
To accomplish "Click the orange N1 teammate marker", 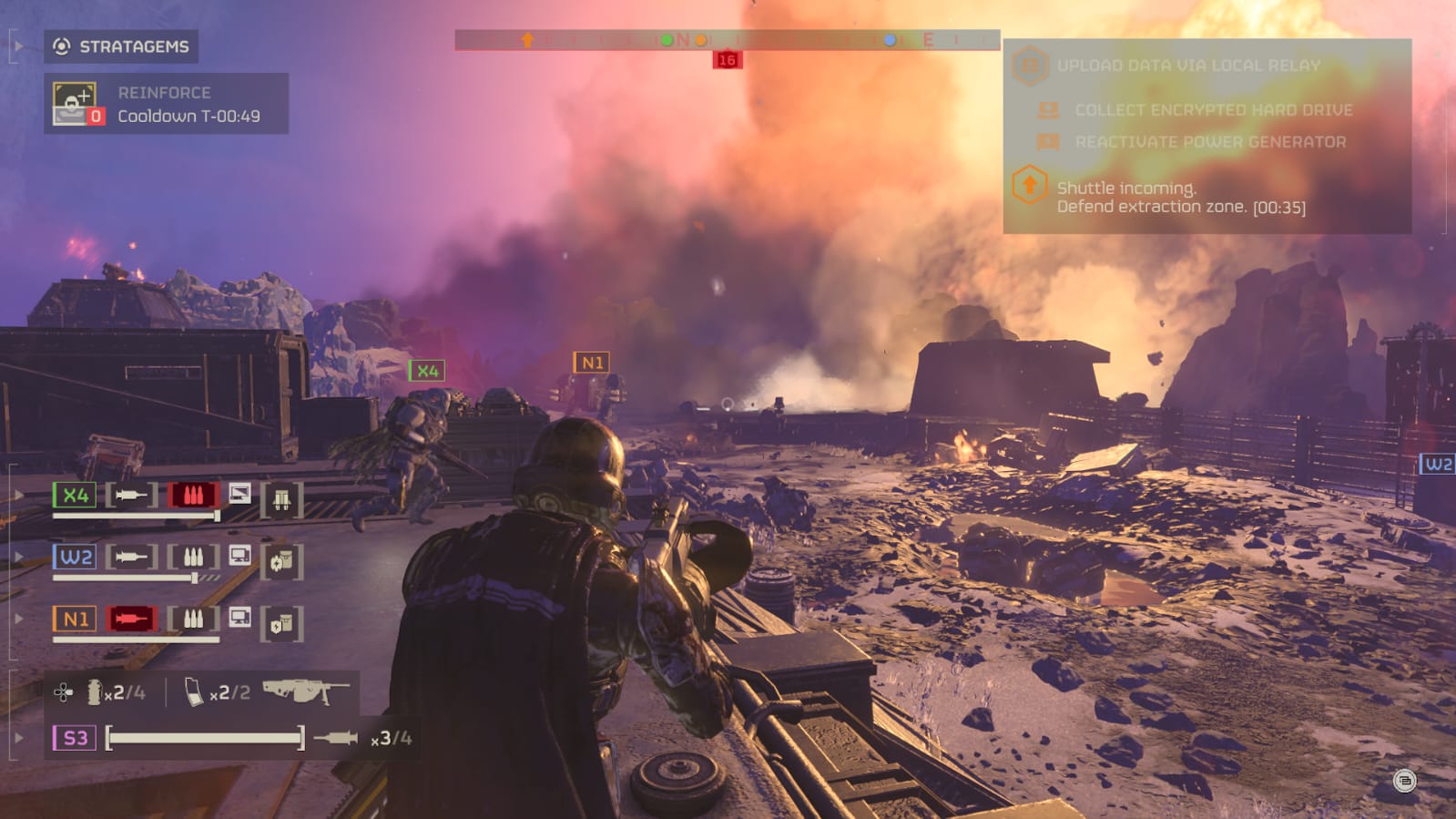I will (x=591, y=363).
